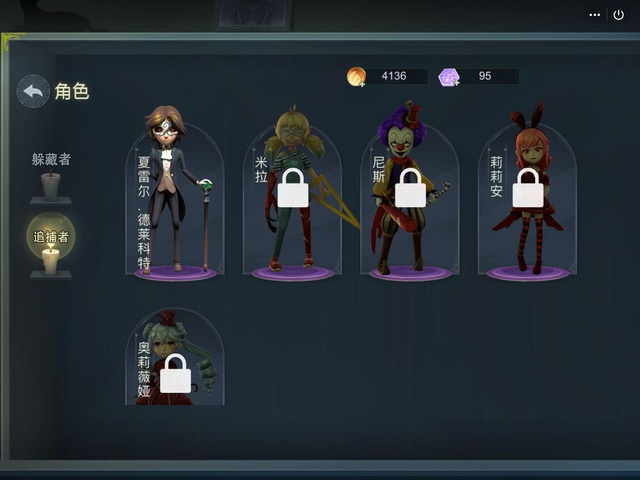Image resolution: width=640 pixels, height=480 pixels.
Task: Pick the locked bunny character 莉莉安
Action: [527, 200]
